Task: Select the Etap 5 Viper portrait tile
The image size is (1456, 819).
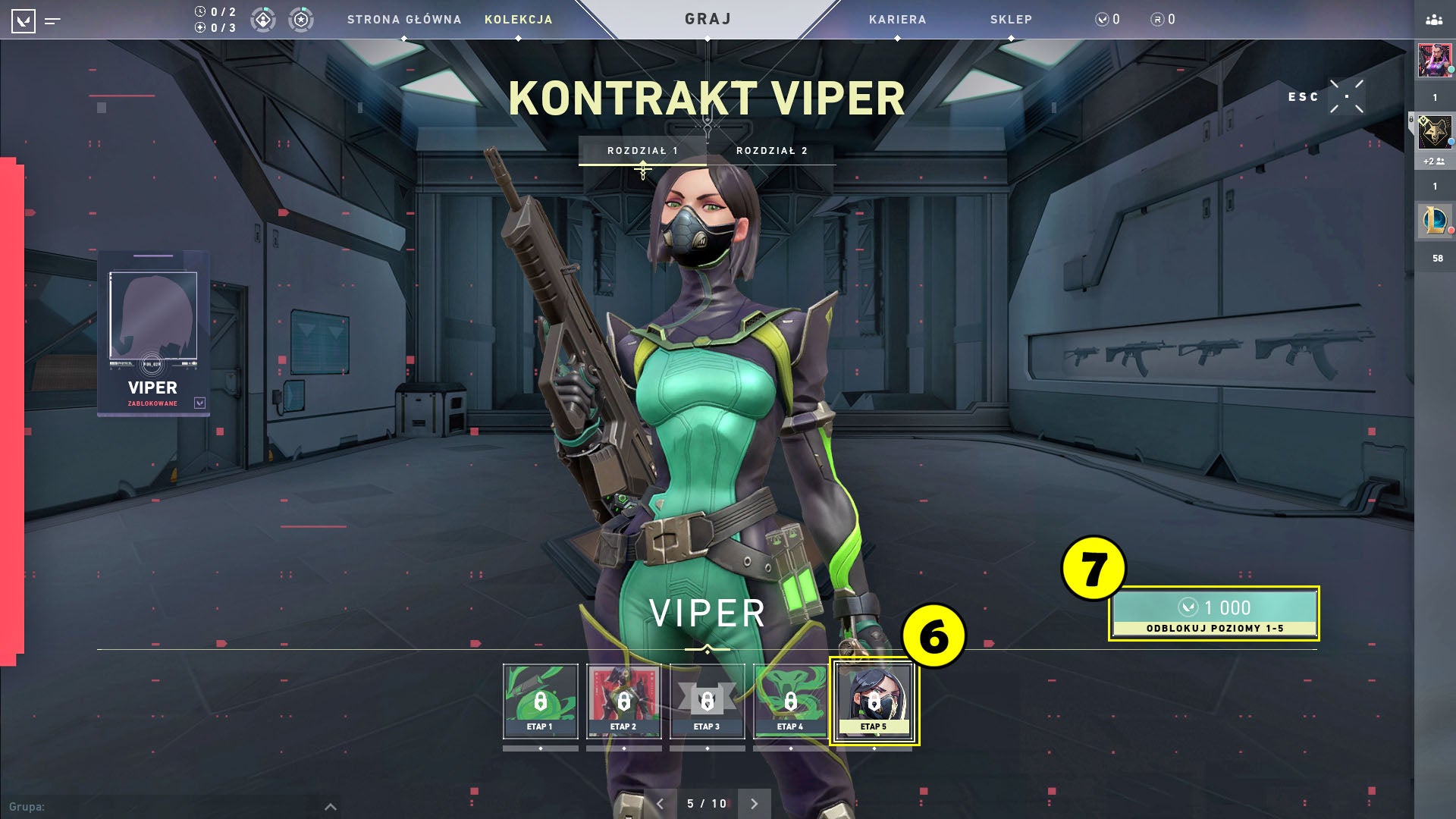Action: (874, 701)
